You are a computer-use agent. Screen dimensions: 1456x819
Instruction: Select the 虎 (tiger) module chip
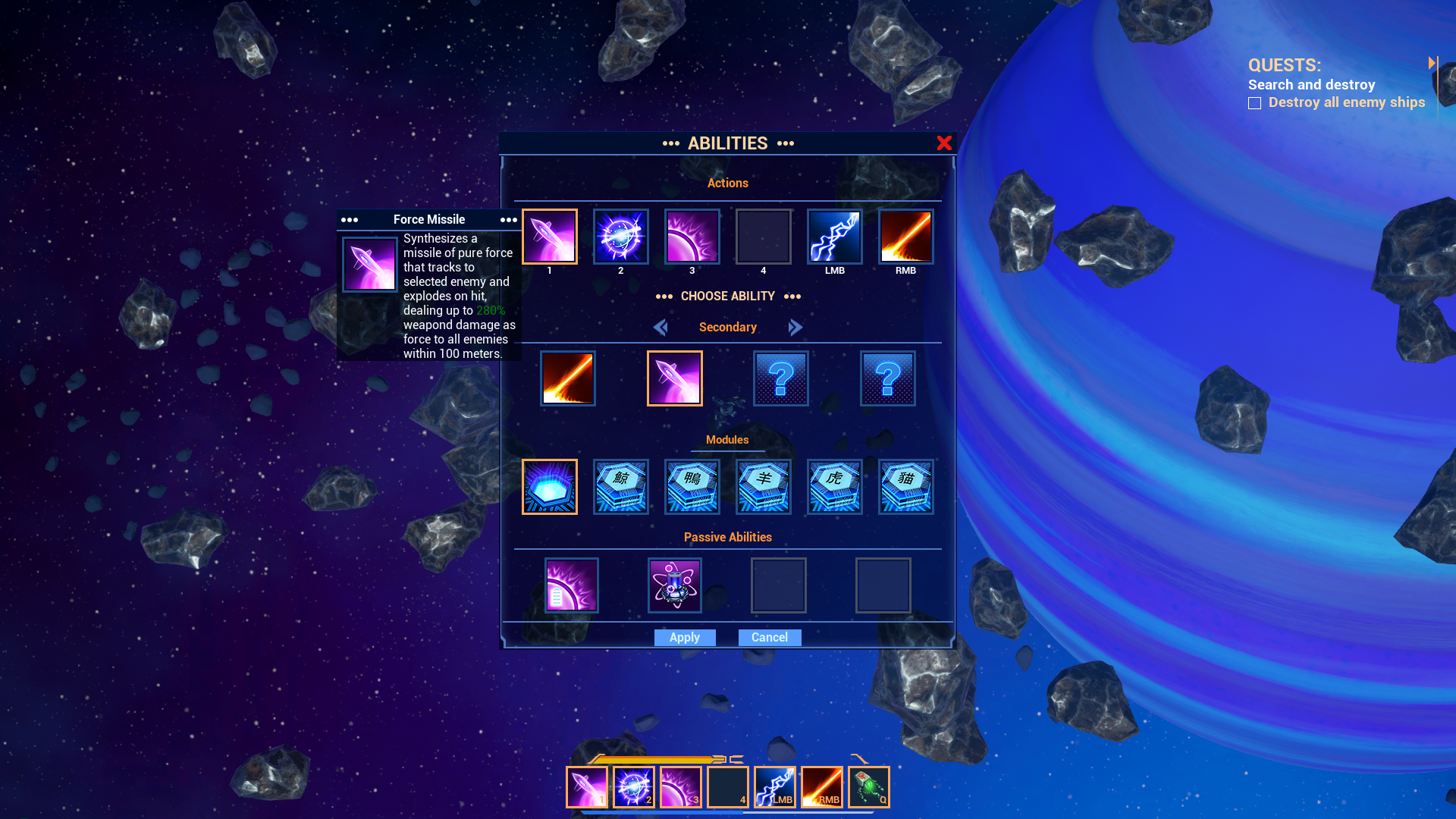tap(834, 487)
